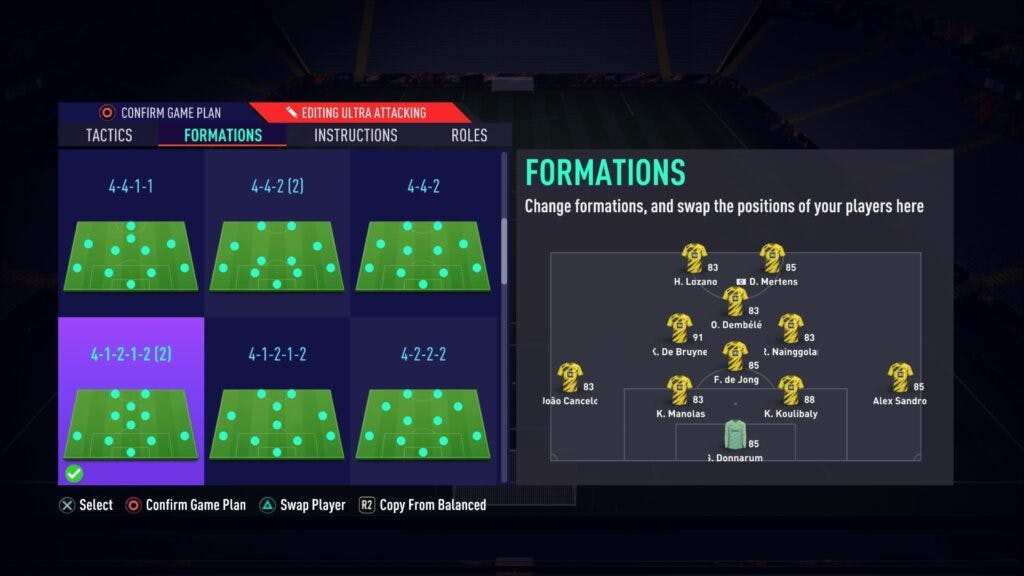1024x576 pixels.
Task: Select K. Koulibaly's player shirt
Action: [x=791, y=390]
